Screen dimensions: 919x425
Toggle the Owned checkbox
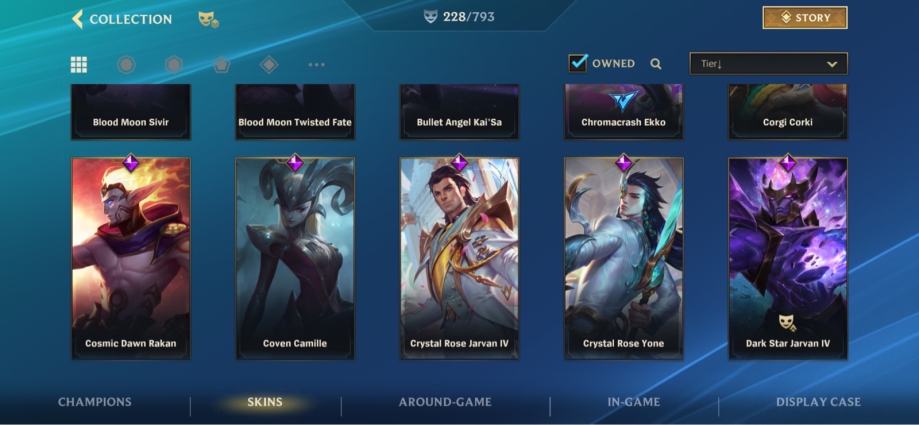pos(578,63)
